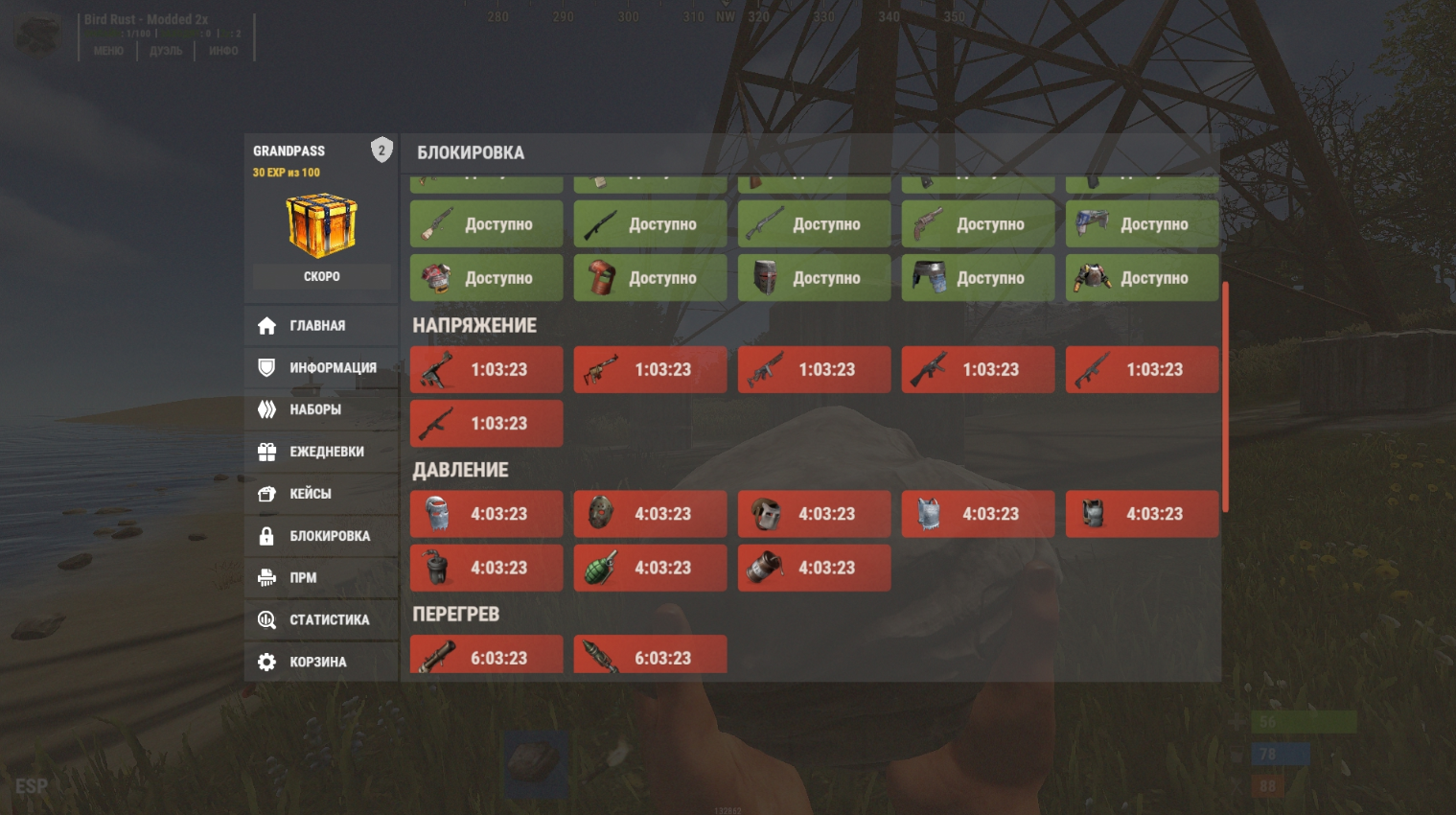Click the hockey mask locked item tile
1456x815 pixels.
click(x=650, y=514)
